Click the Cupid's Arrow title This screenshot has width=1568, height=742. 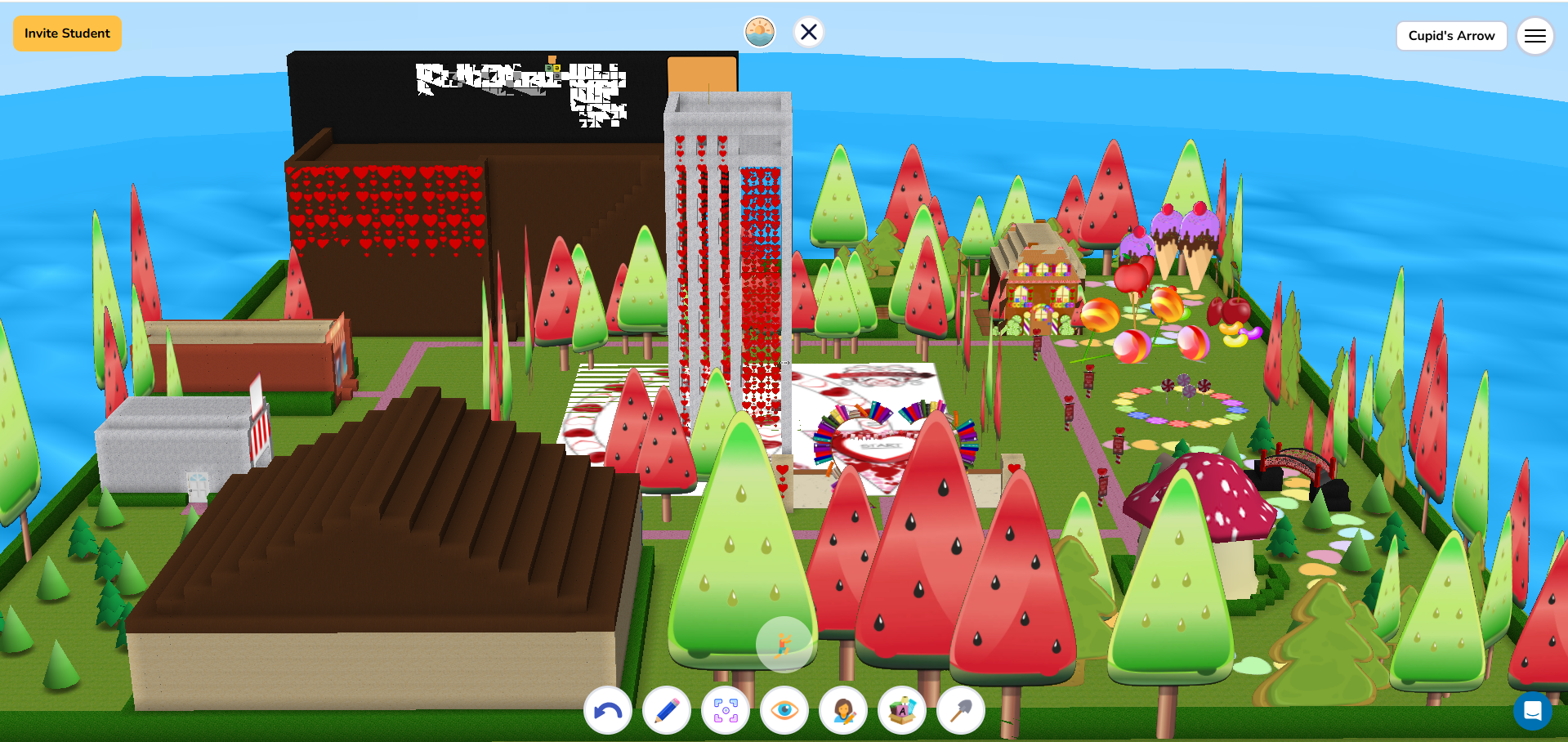(1451, 35)
